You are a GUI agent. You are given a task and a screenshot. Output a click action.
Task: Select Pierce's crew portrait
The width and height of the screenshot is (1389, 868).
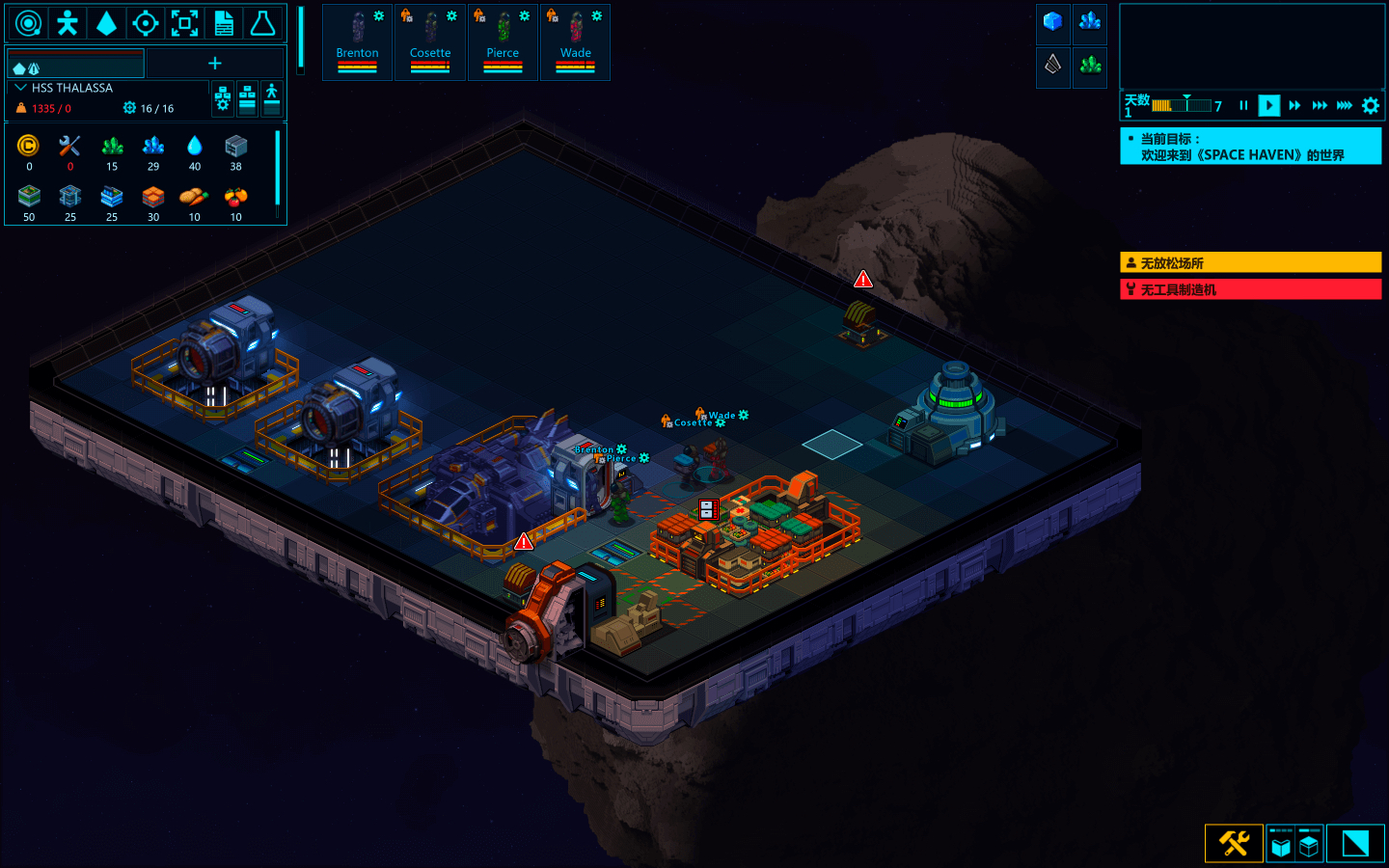pos(503,42)
